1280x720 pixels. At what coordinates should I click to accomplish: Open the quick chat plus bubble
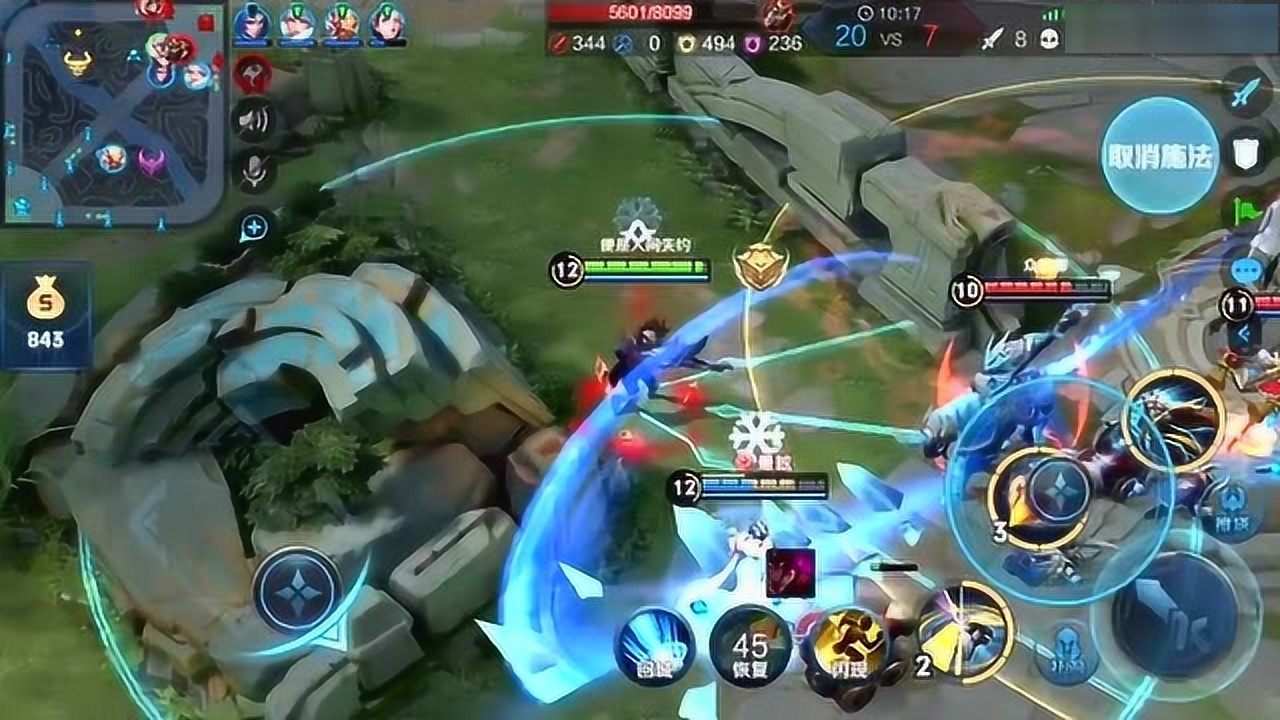(254, 228)
